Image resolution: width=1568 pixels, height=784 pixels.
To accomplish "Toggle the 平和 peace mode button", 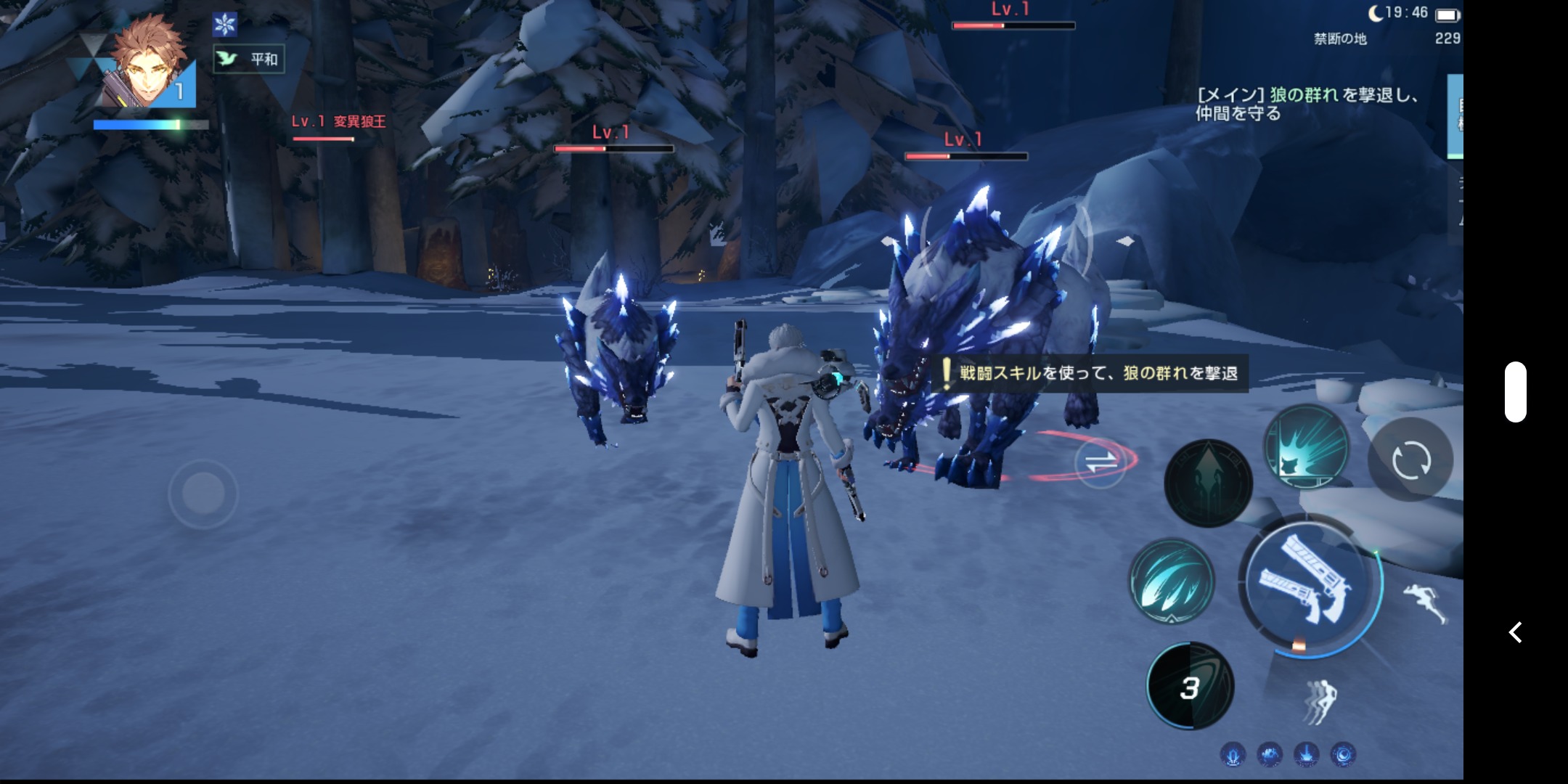I will pyautogui.click(x=249, y=59).
